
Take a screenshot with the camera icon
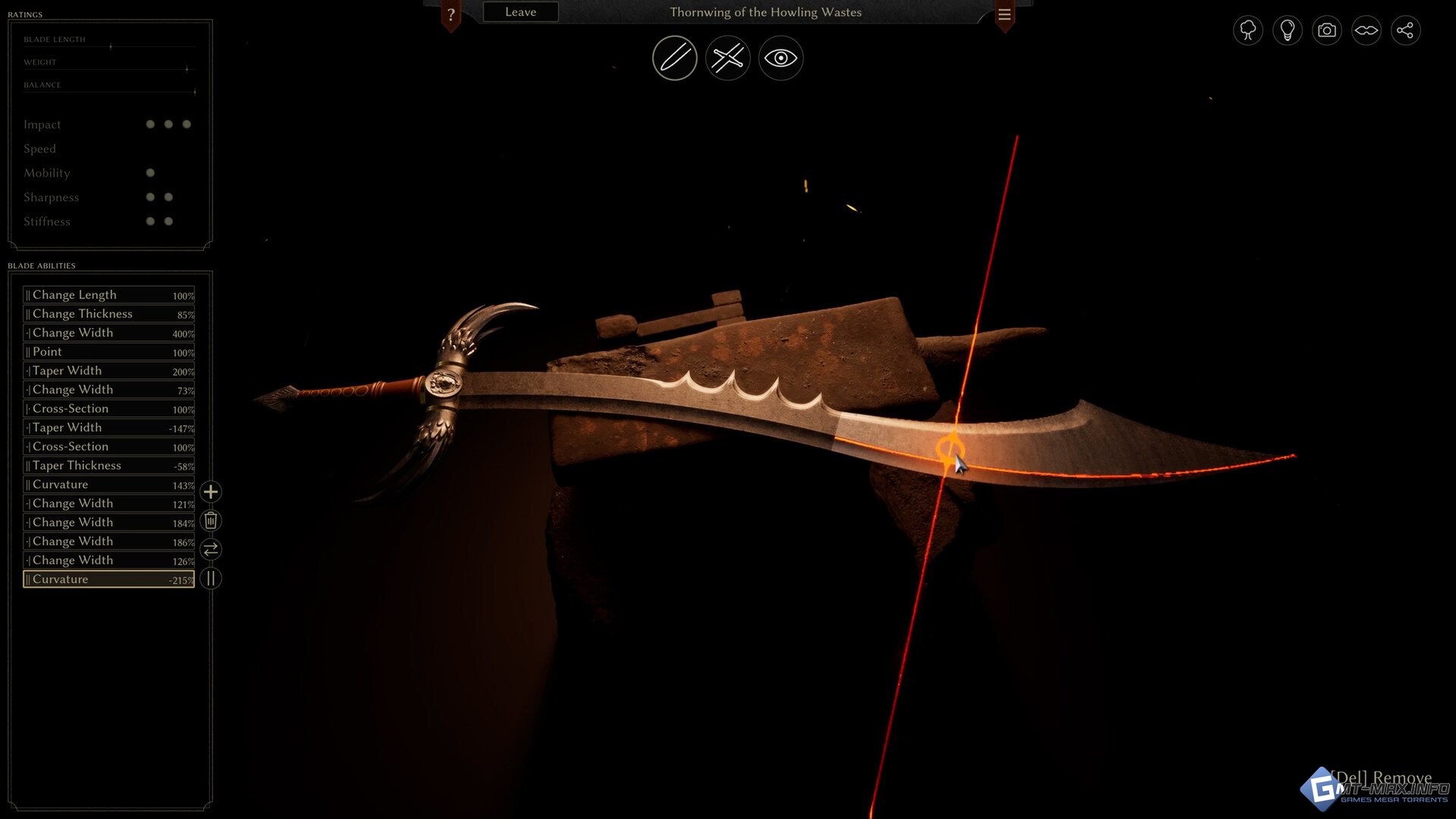1326,30
